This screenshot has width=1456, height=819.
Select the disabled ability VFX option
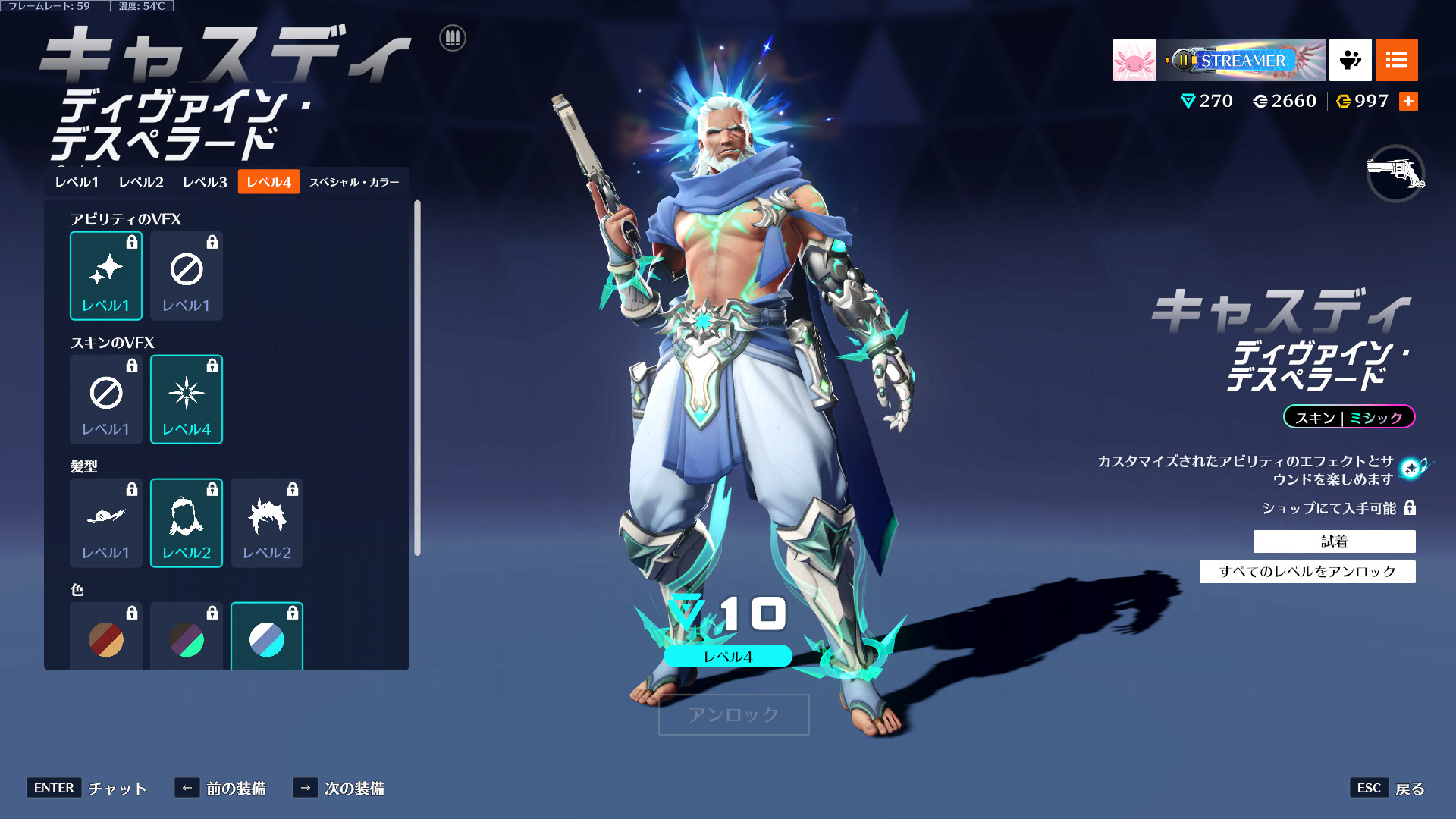pos(187,276)
